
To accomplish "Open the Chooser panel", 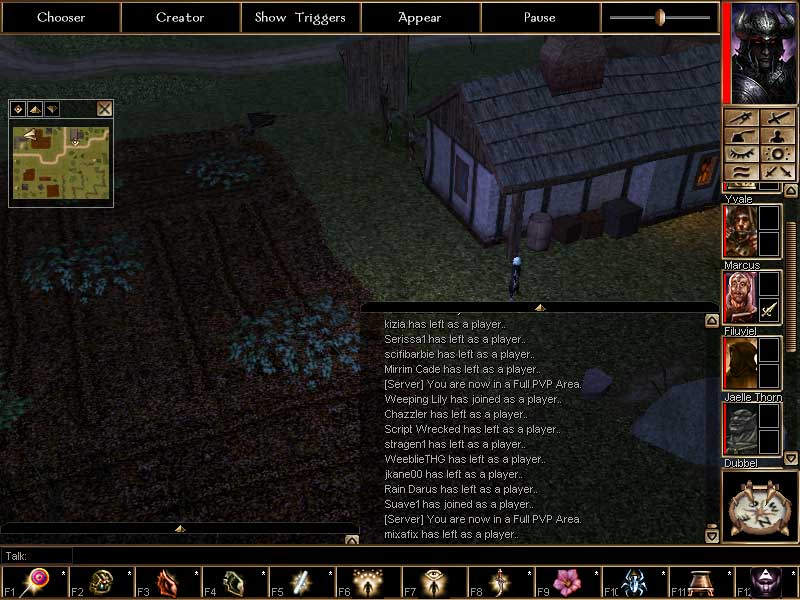I will coord(61,17).
